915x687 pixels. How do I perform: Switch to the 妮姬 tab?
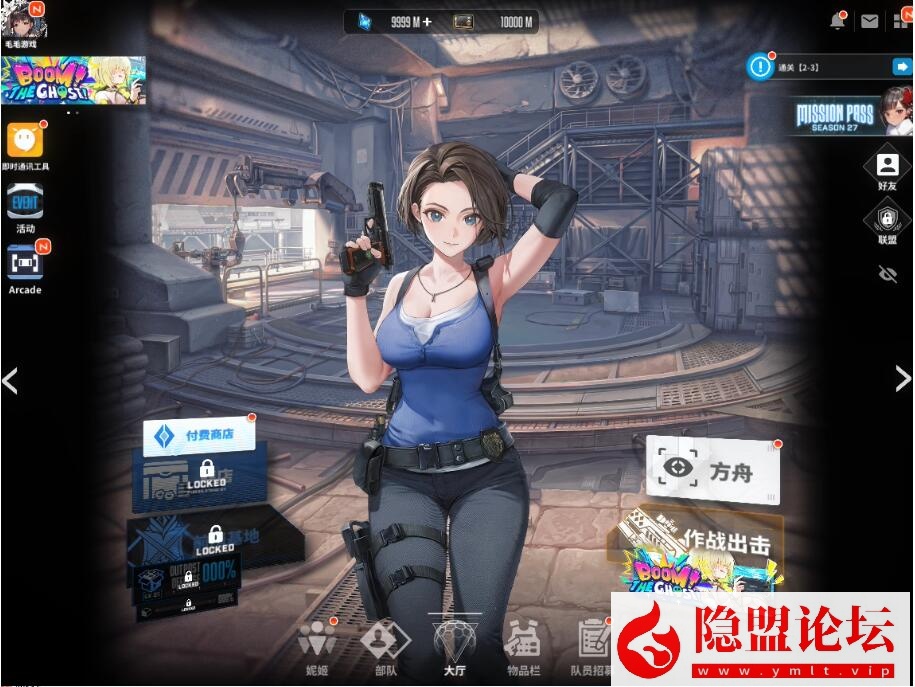click(x=317, y=646)
